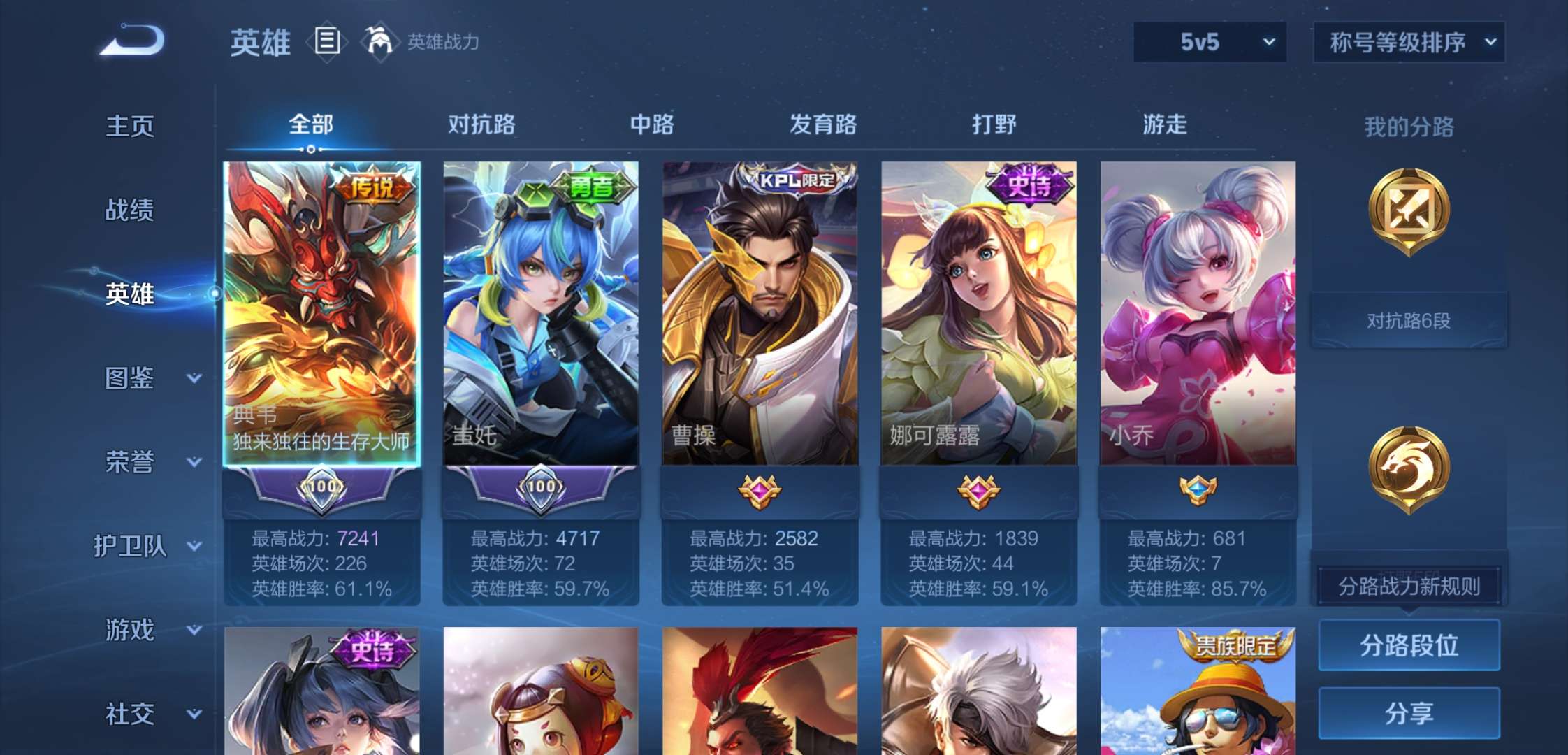Click the back arrow to return home
The width and height of the screenshot is (1568, 755).
[133, 41]
